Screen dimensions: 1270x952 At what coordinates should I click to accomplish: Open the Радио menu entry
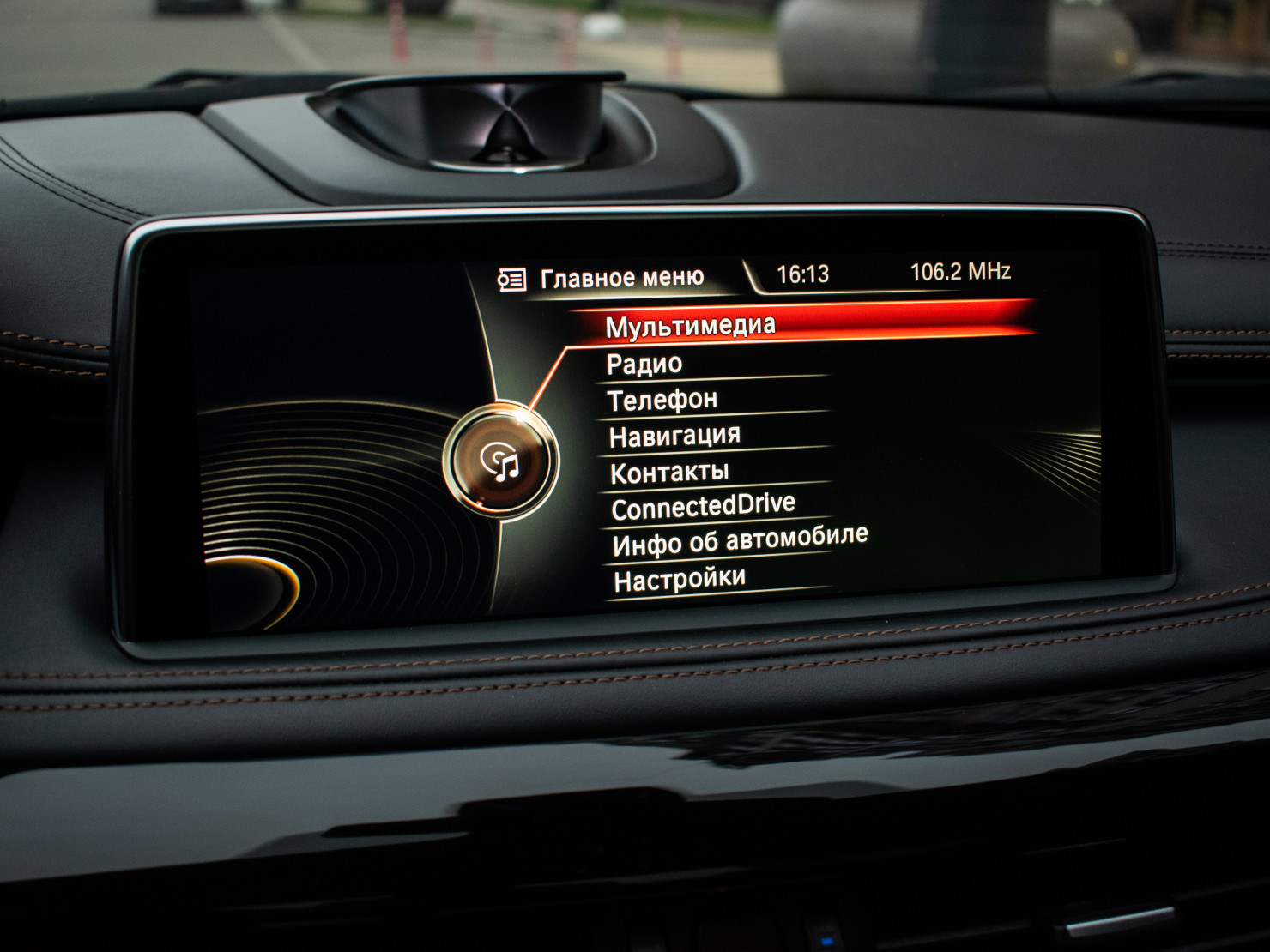644,364
